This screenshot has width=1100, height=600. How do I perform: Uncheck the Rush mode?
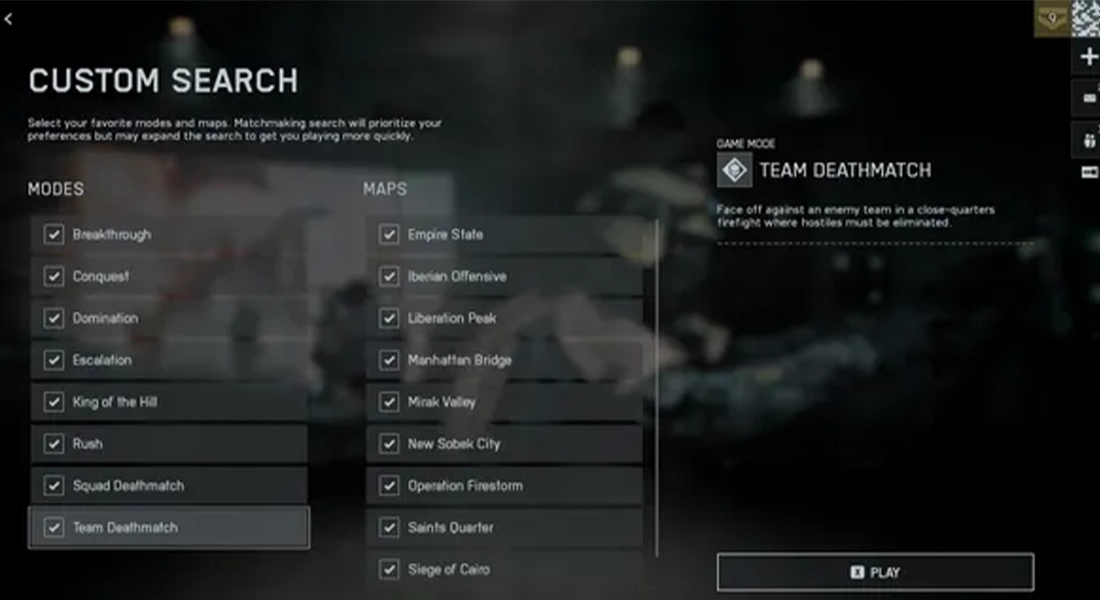54,444
